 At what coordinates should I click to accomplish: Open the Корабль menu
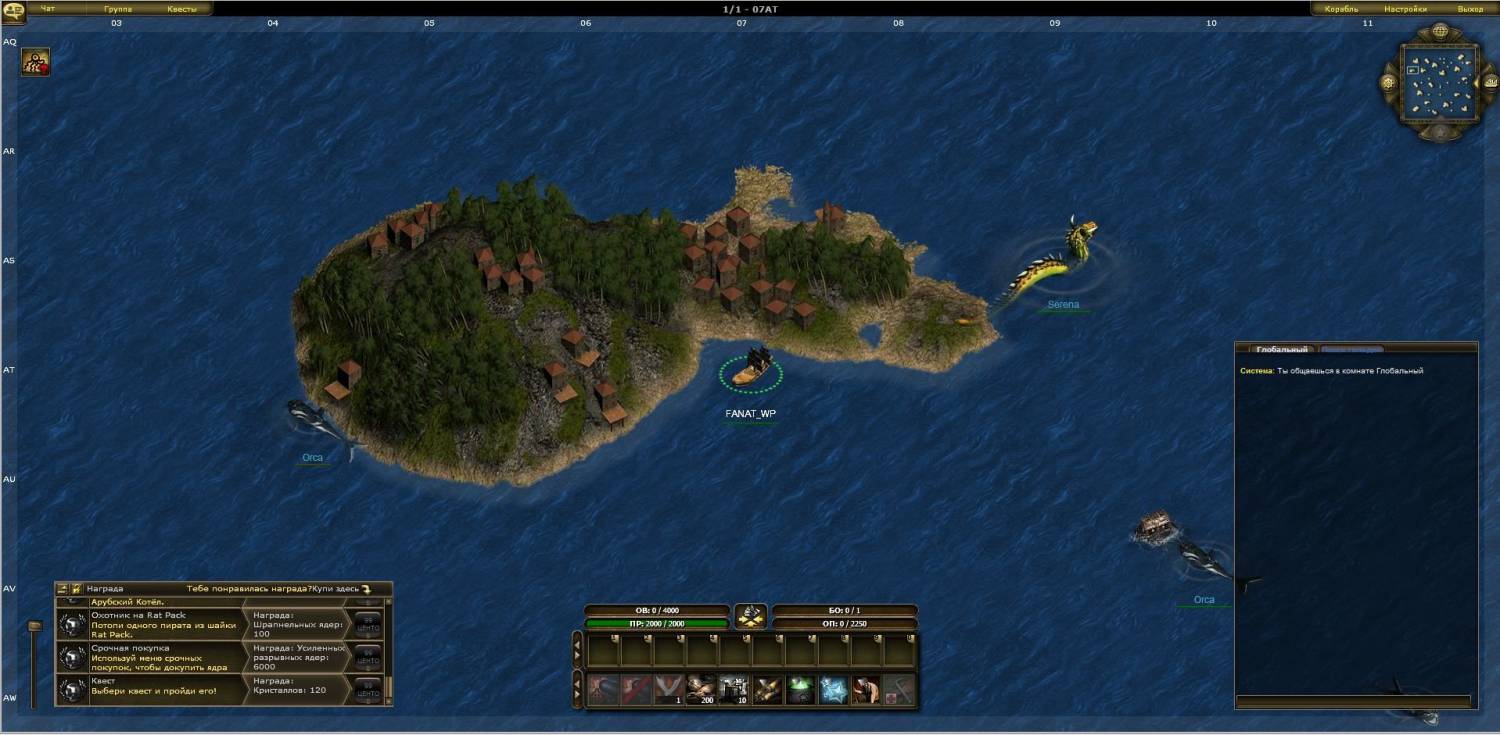pos(1341,9)
